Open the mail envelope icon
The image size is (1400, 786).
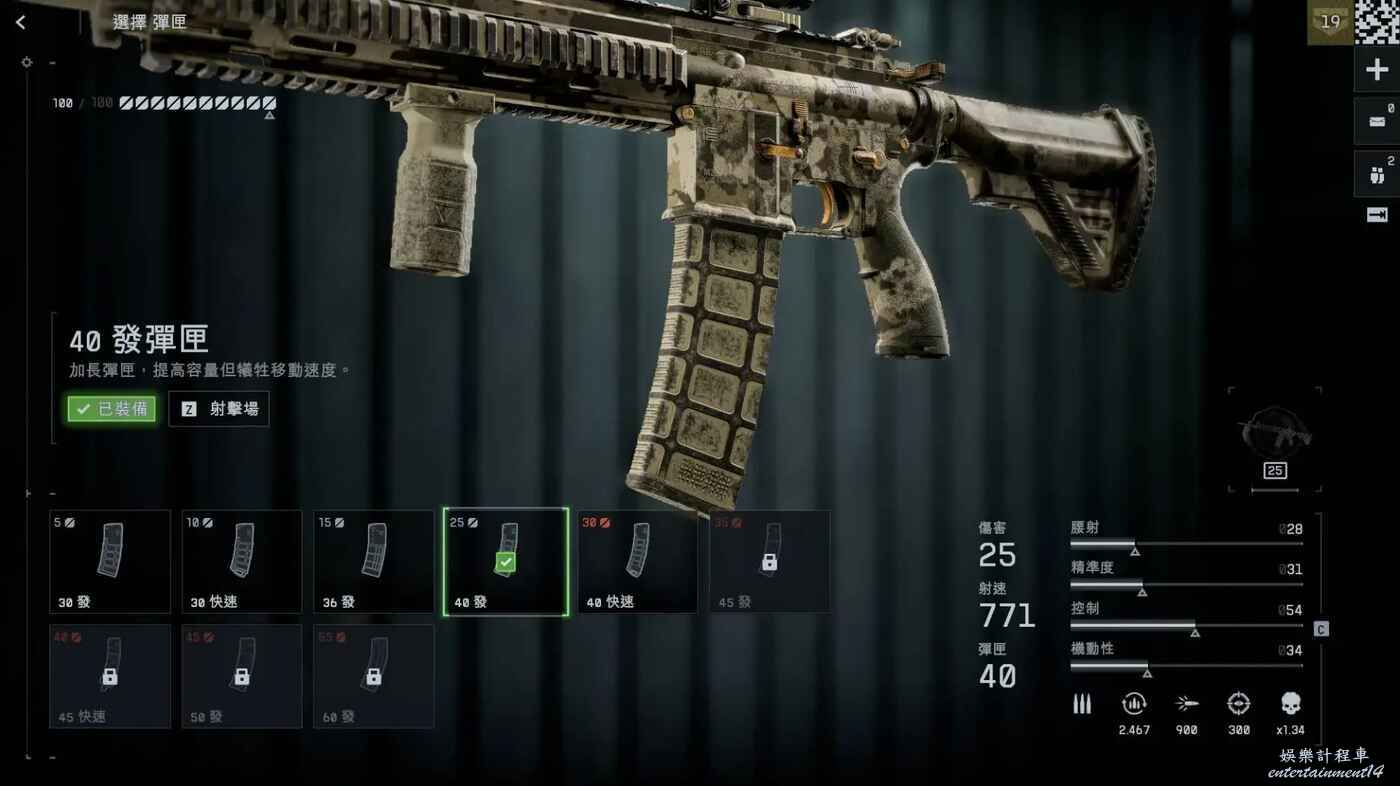pyautogui.click(x=1377, y=122)
